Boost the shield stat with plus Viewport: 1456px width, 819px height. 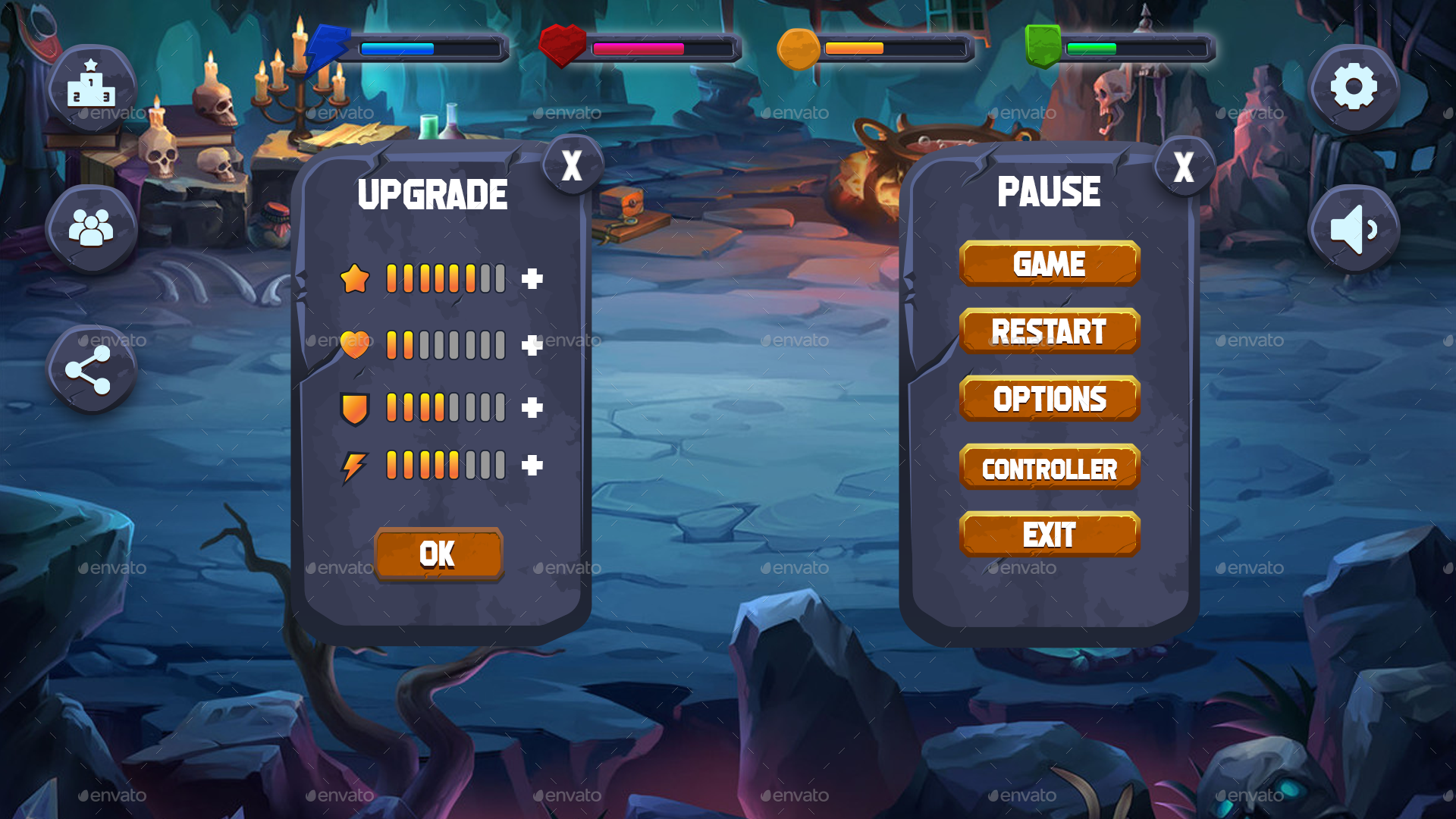[533, 408]
